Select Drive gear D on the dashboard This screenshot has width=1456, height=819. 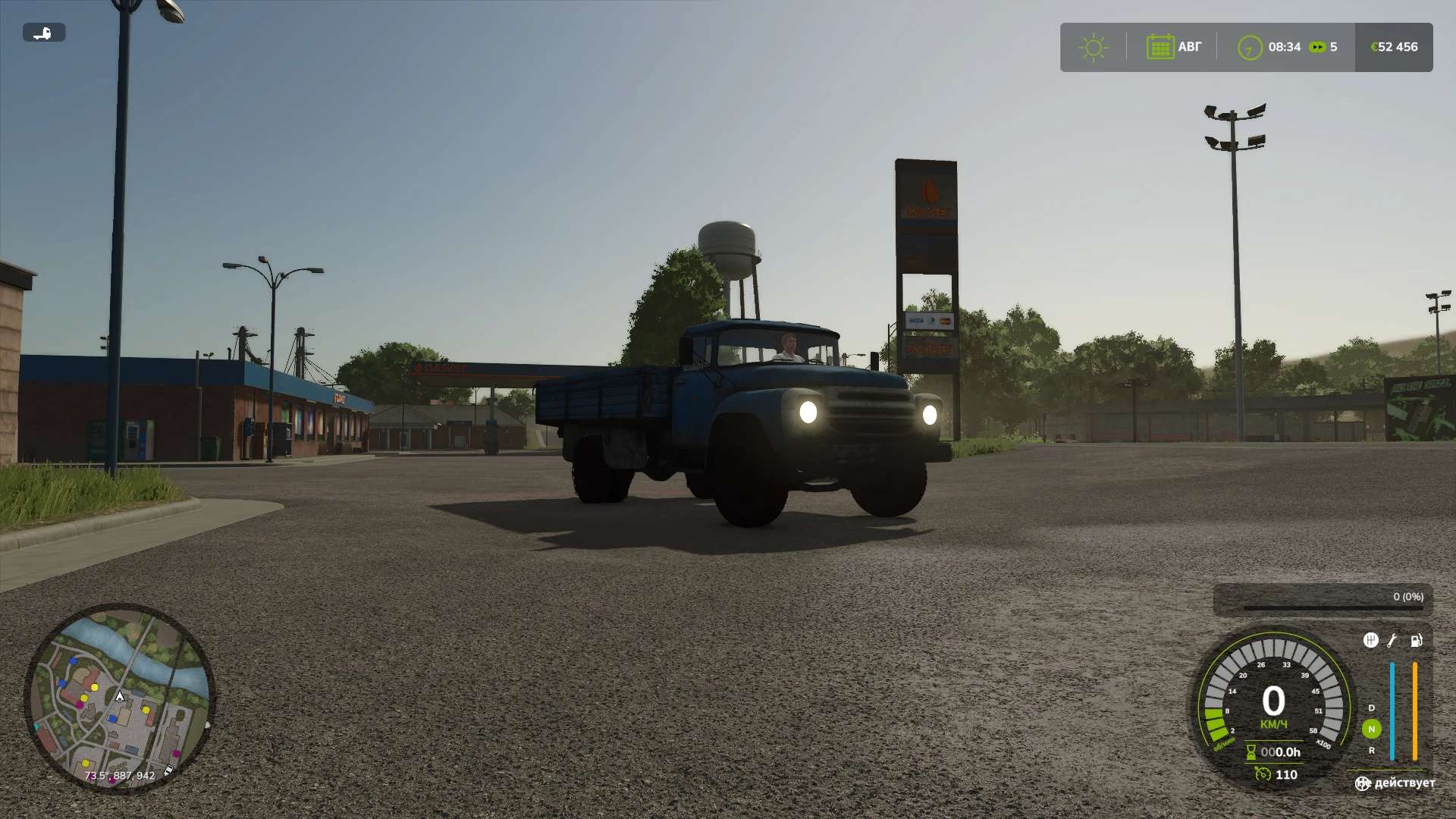(x=1371, y=708)
